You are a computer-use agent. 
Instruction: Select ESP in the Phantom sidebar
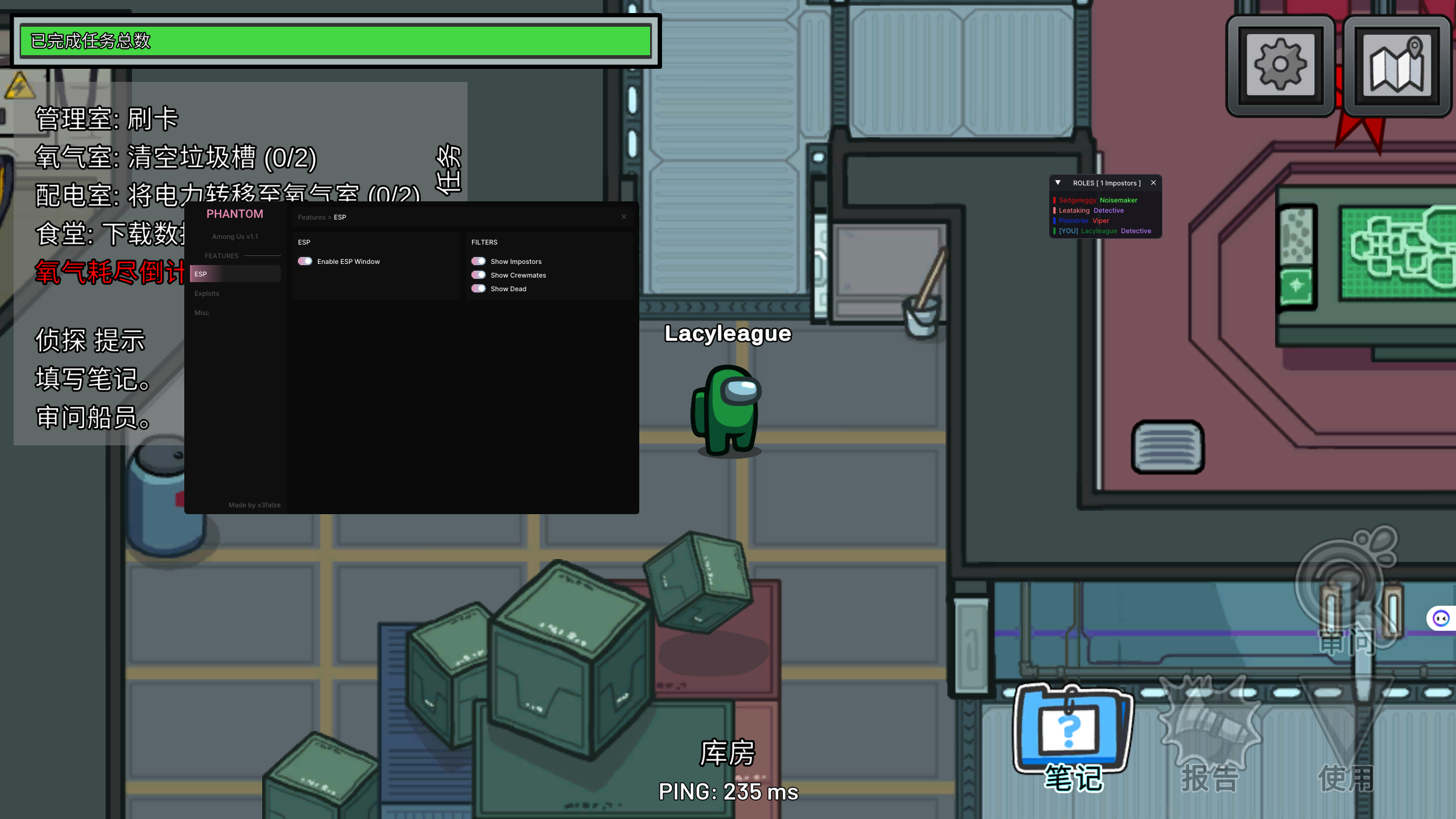(235, 274)
